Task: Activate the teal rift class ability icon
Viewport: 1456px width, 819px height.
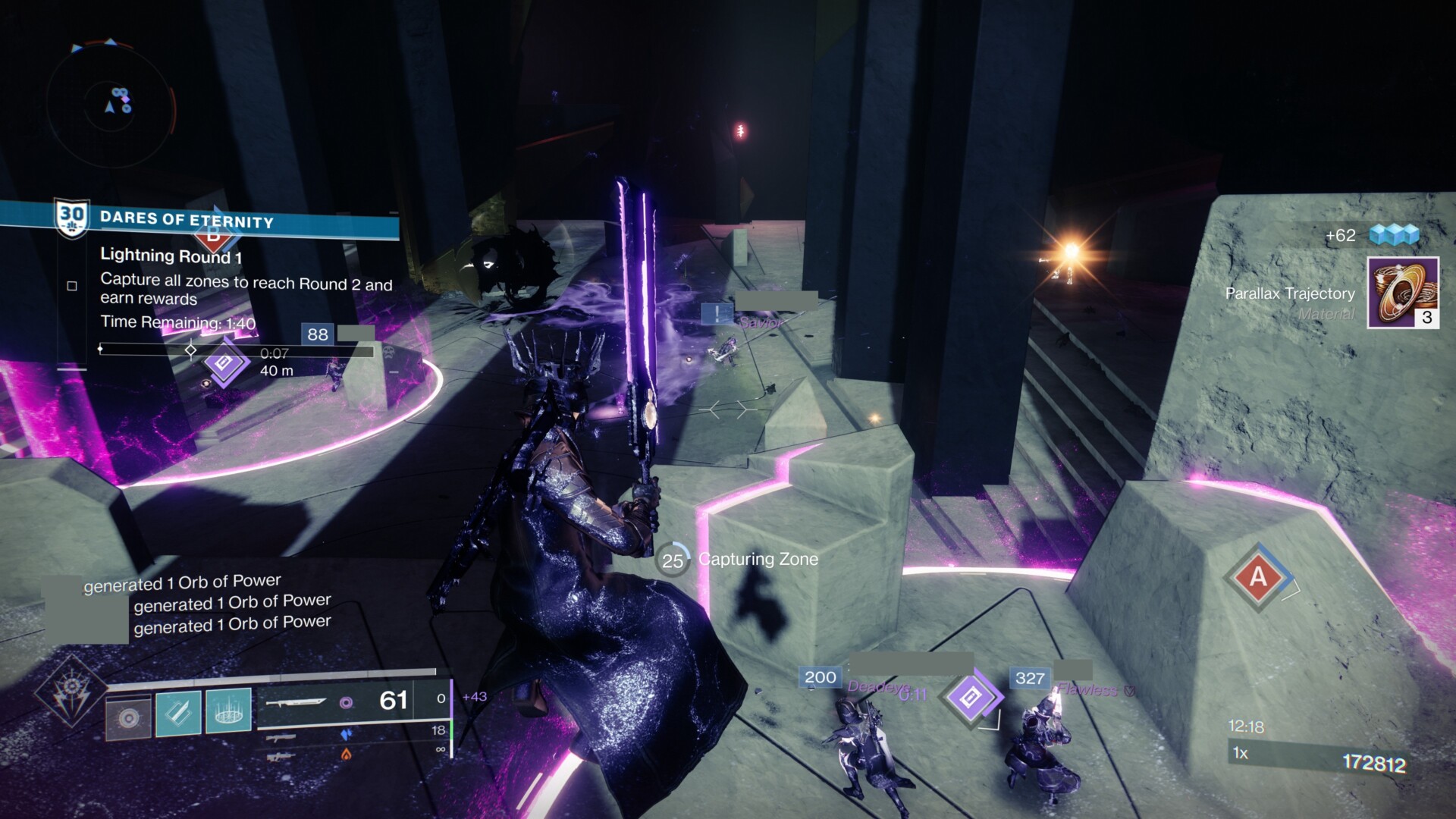Action: tap(228, 711)
